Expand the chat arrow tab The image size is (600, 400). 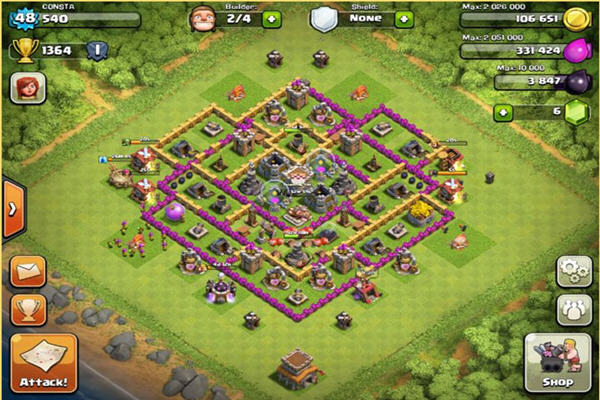pyautogui.click(x=12, y=208)
